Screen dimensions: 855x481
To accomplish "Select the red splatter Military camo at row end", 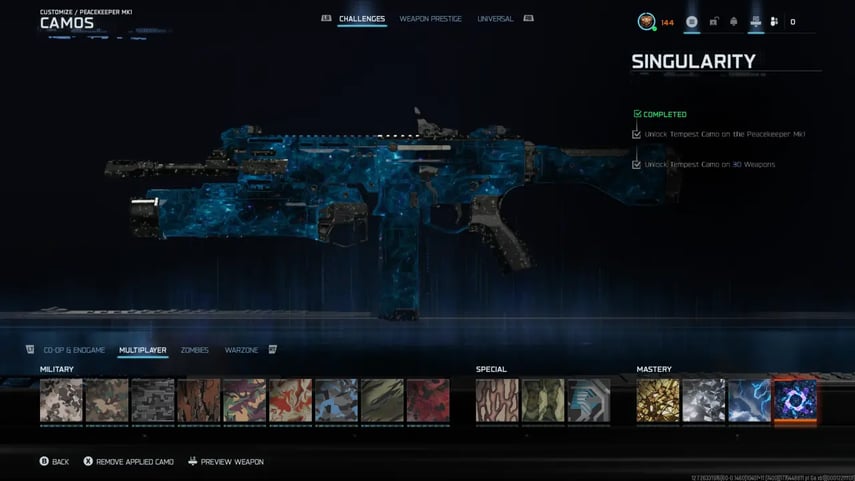I will (428, 400).
